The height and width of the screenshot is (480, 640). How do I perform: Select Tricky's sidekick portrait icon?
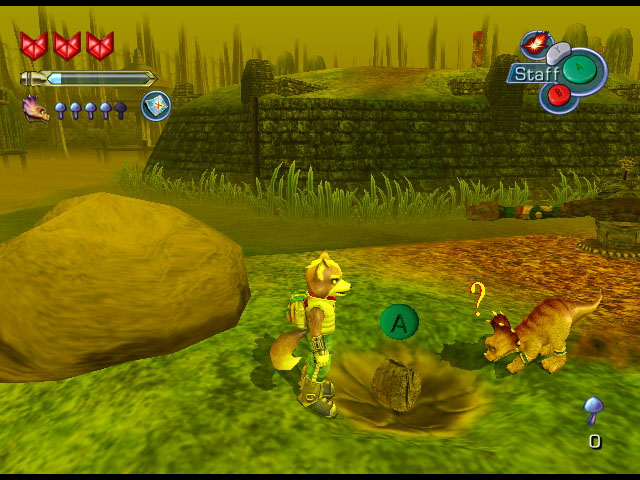coord(36,107)
